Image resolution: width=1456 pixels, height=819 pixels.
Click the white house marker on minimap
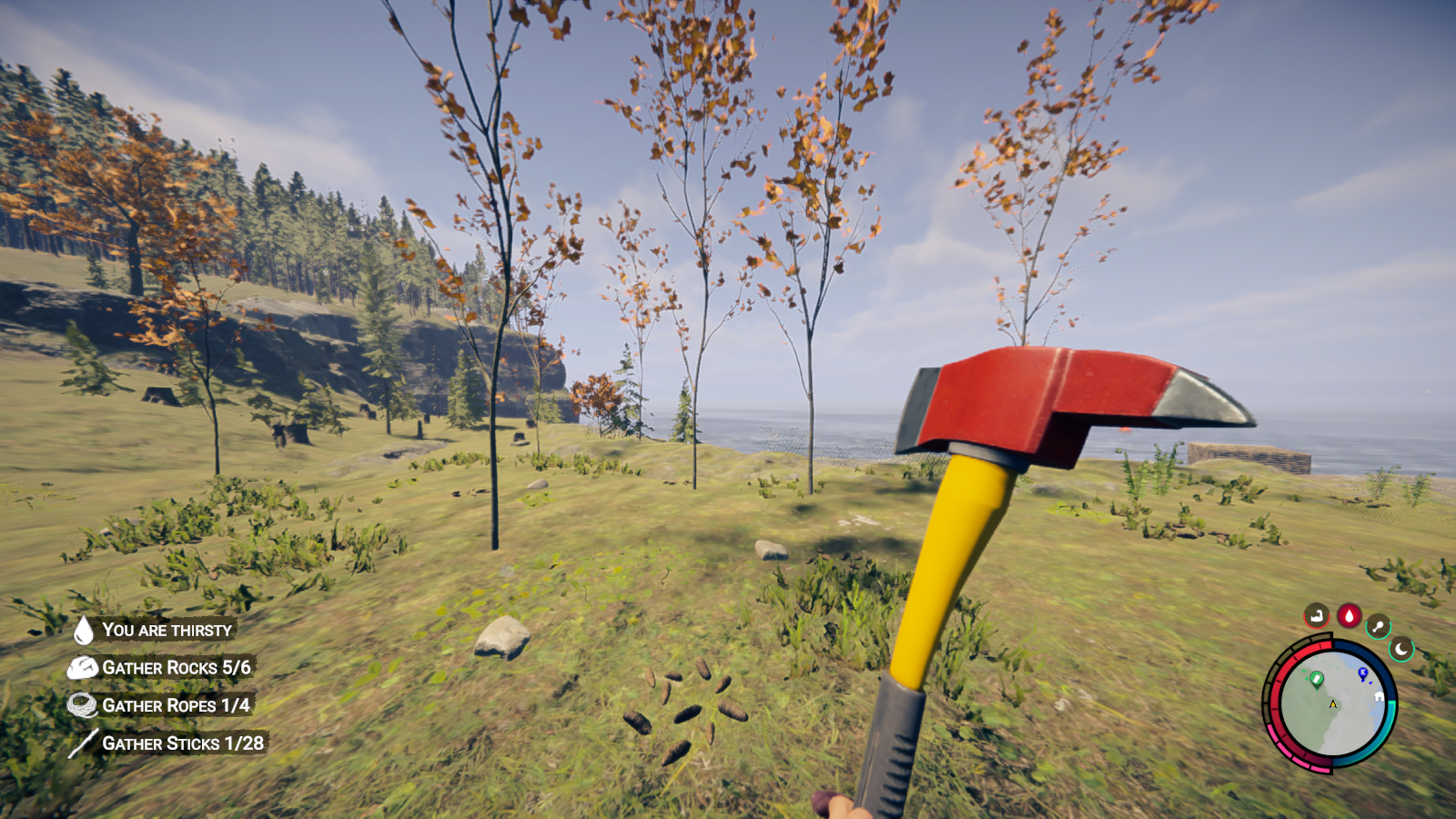tap(1379, 696)
